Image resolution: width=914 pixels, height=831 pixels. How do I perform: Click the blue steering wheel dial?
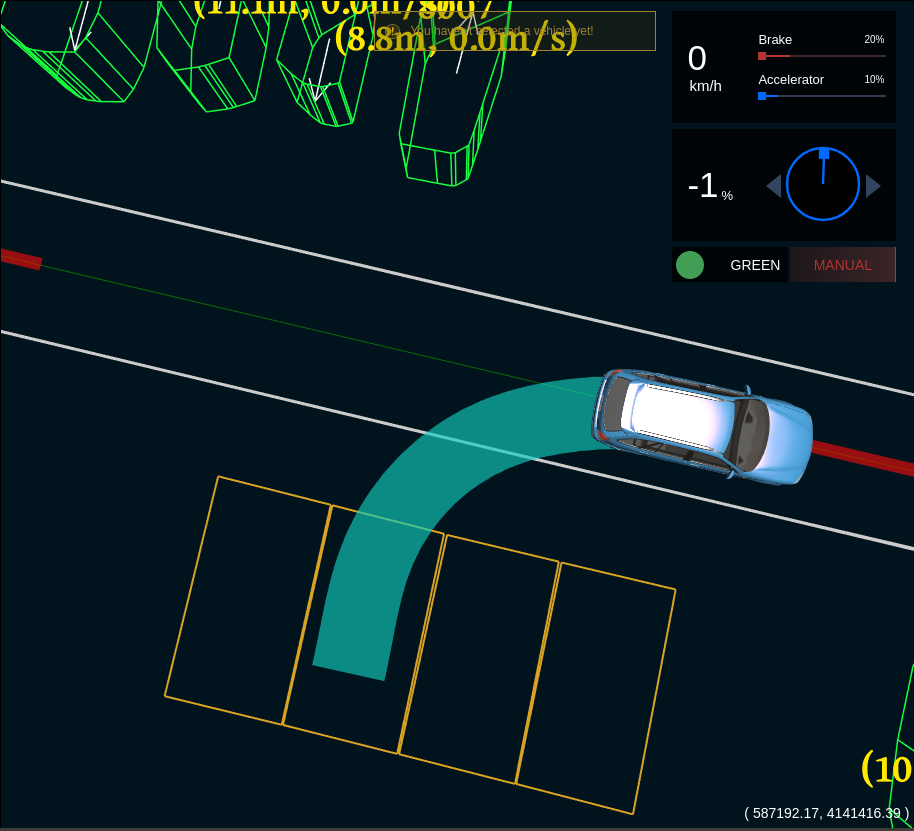[x=823, y=184]
